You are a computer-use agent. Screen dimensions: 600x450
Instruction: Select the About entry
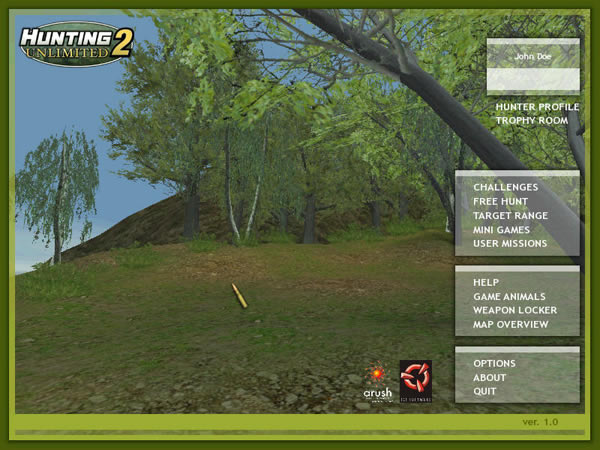pos(490,377)
